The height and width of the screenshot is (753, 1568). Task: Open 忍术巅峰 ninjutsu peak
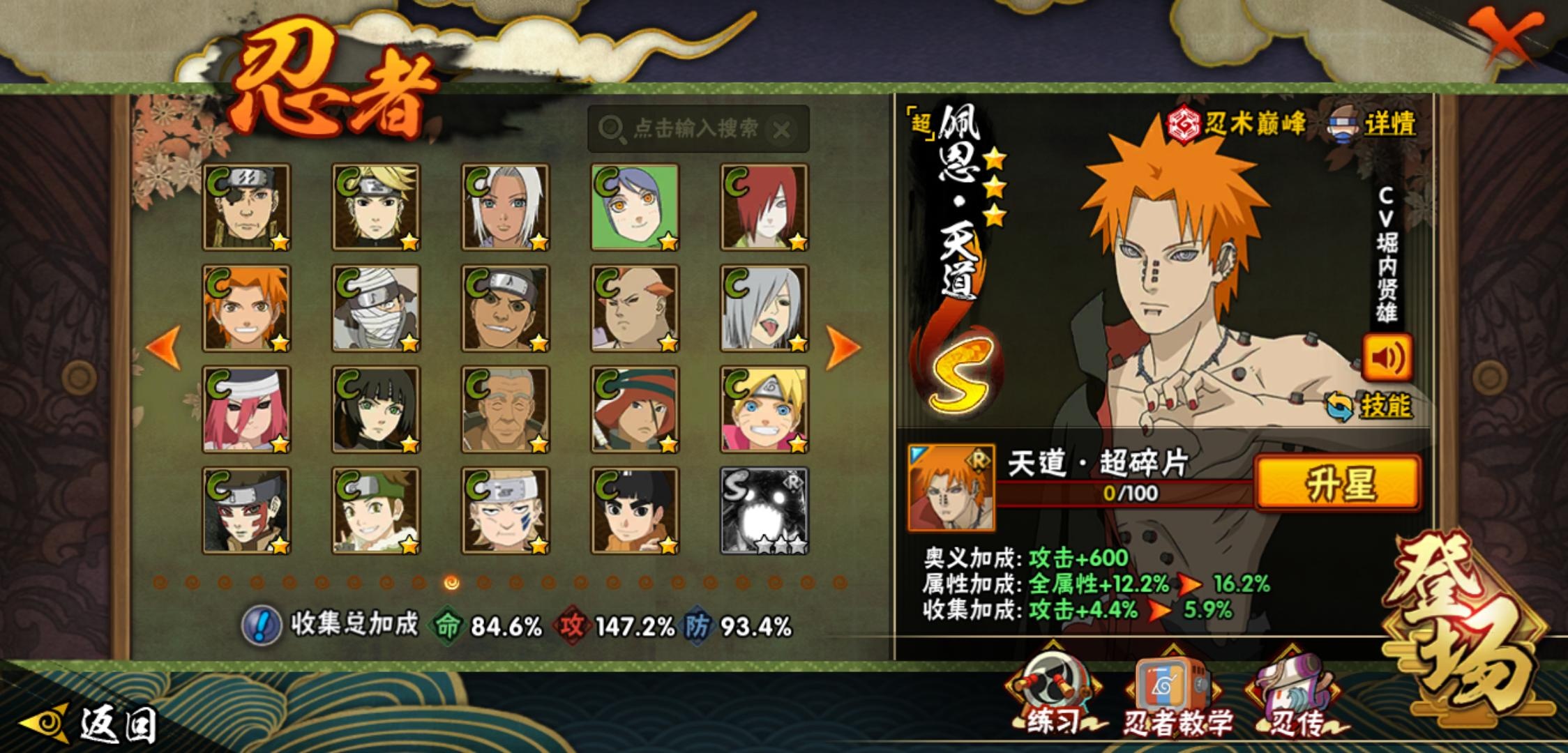pyautogui.click(x=1237, y=124)
